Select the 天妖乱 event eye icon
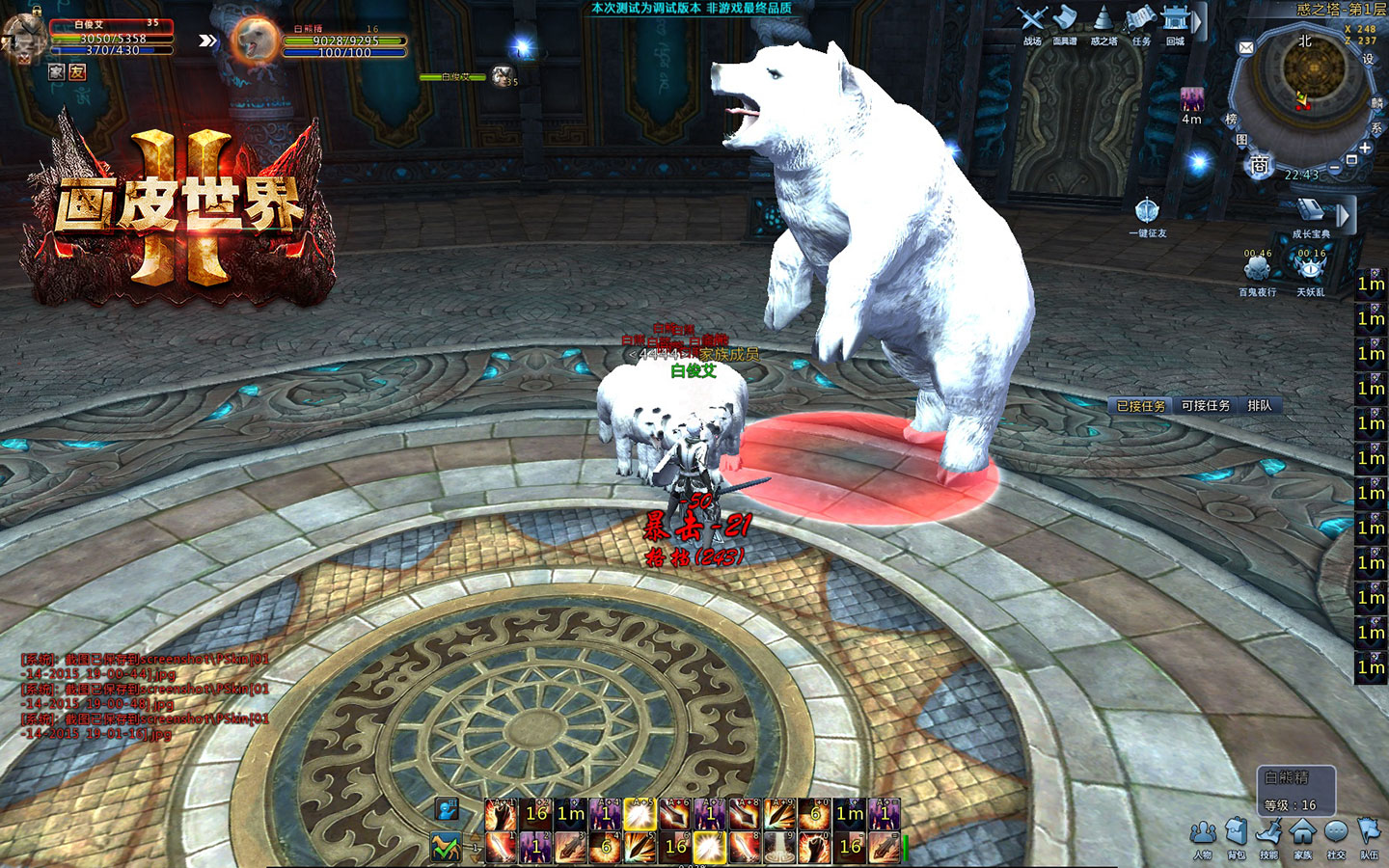Image resolution: width=1389 pixels, height=868 pixels. [x=1310, y=268]
